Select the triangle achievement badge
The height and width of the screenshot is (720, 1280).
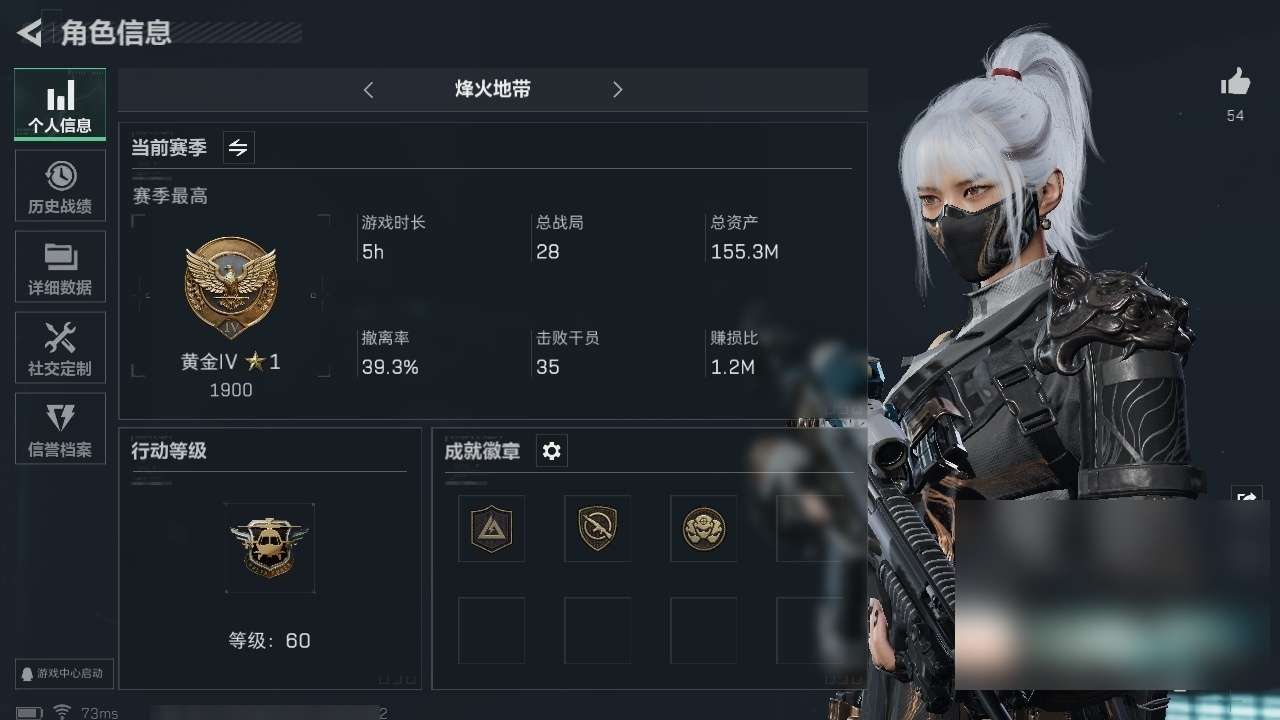[491, 528]
